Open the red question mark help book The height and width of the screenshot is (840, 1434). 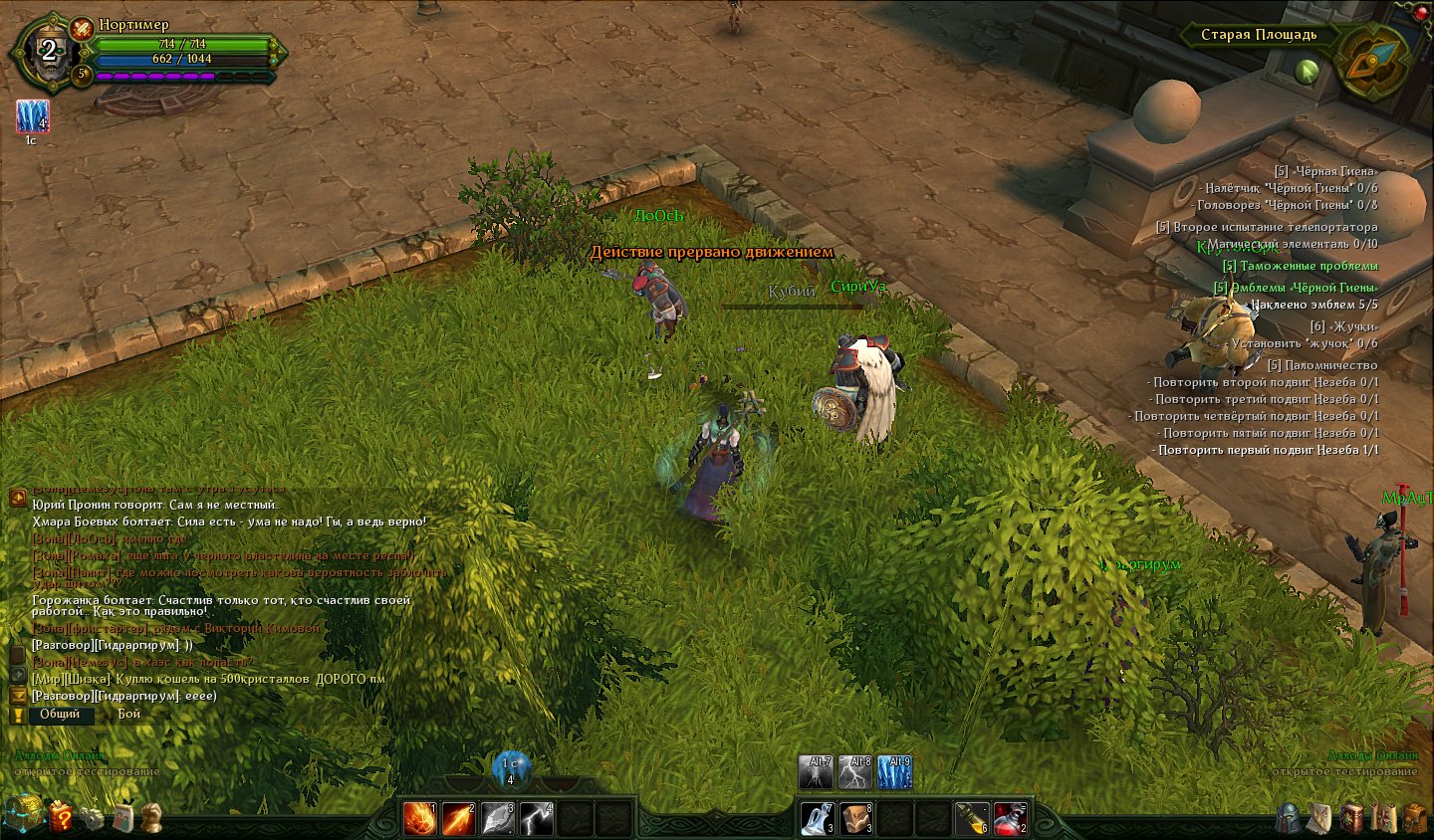click(60, 817)
